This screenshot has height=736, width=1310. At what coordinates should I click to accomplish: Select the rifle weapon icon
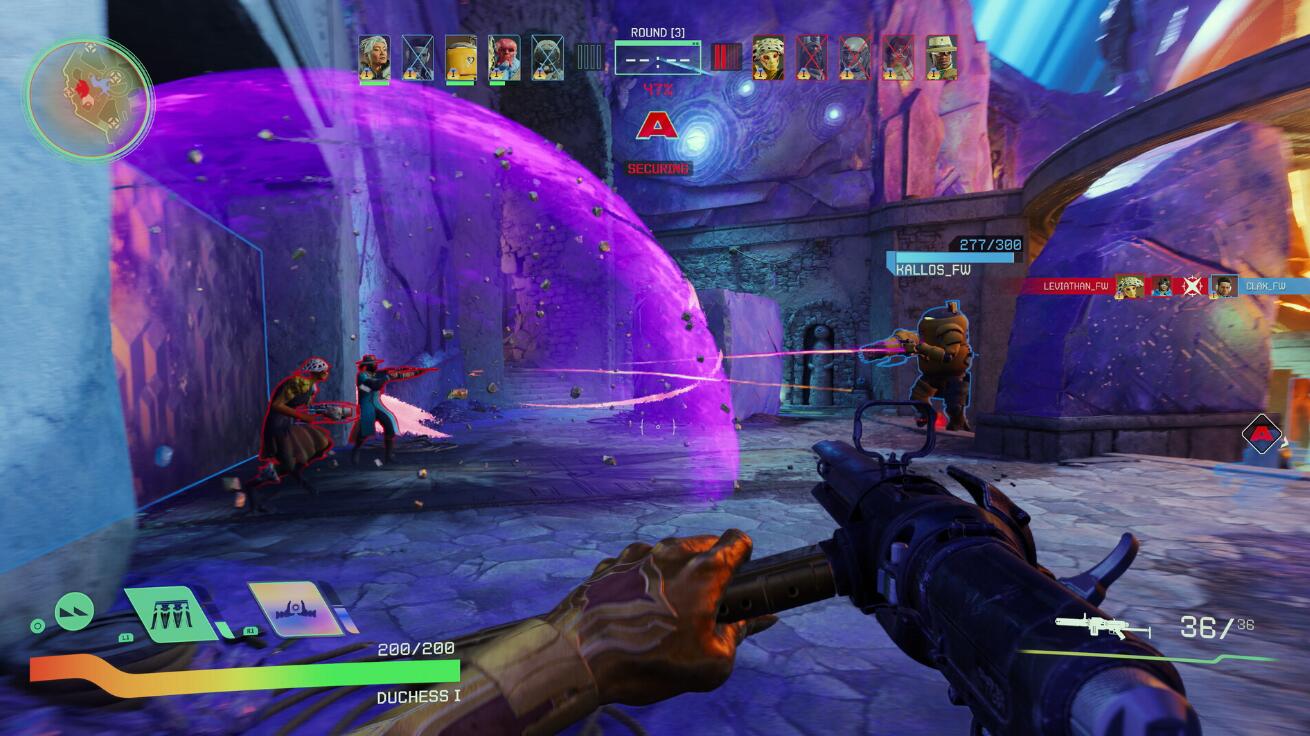[1102, 628]
